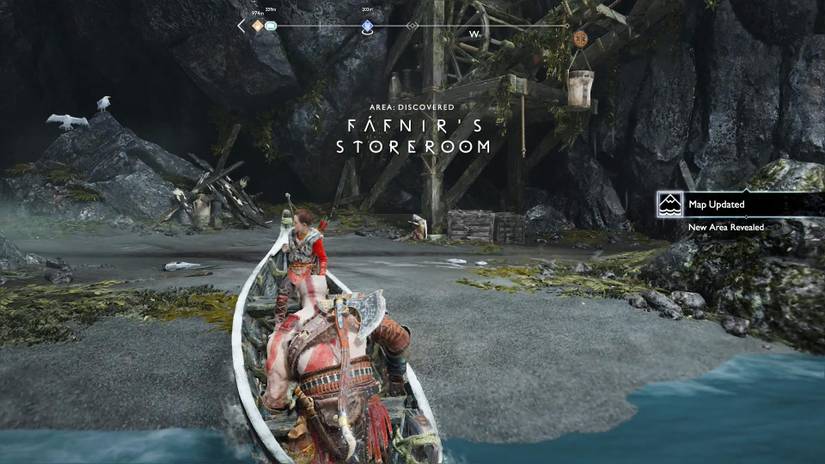Click the orange round face marker on compass
The image size is (825, 464).
pos(580,38)
